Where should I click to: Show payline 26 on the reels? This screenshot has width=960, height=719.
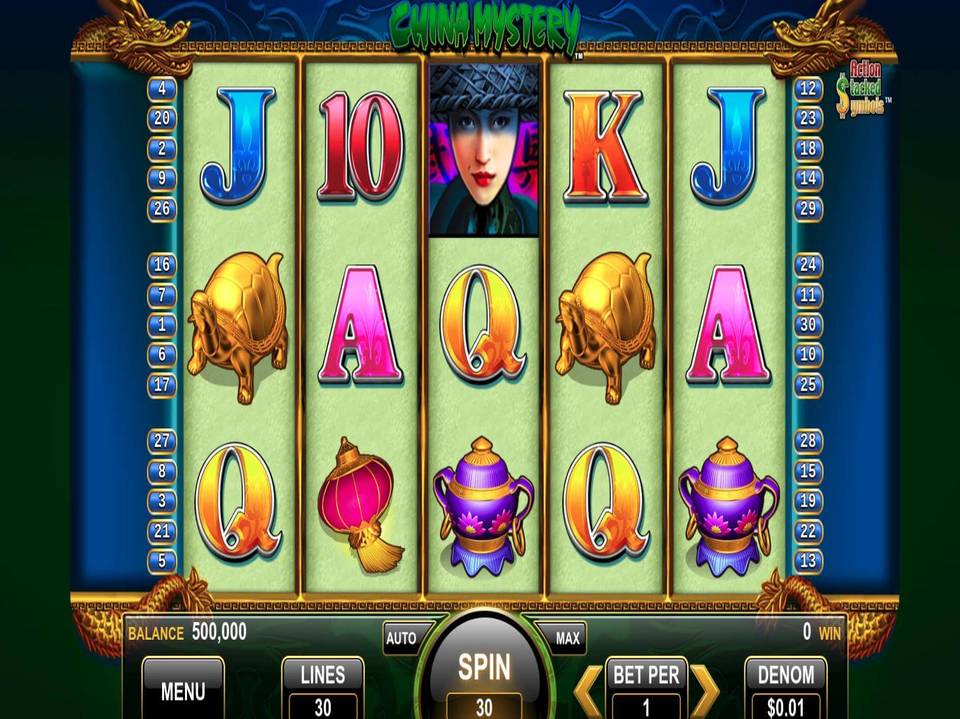[161, 209]
